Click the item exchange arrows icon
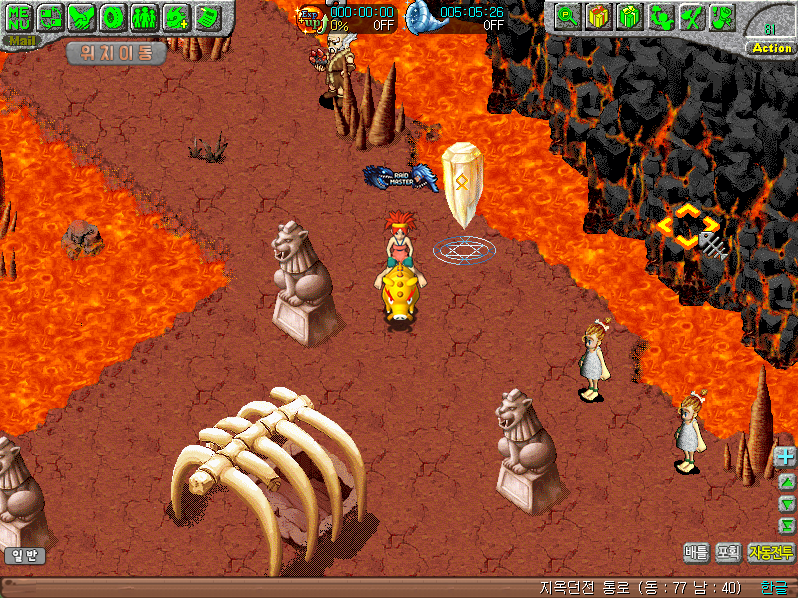This screenshot has width=798, height=598. (49, 17)
